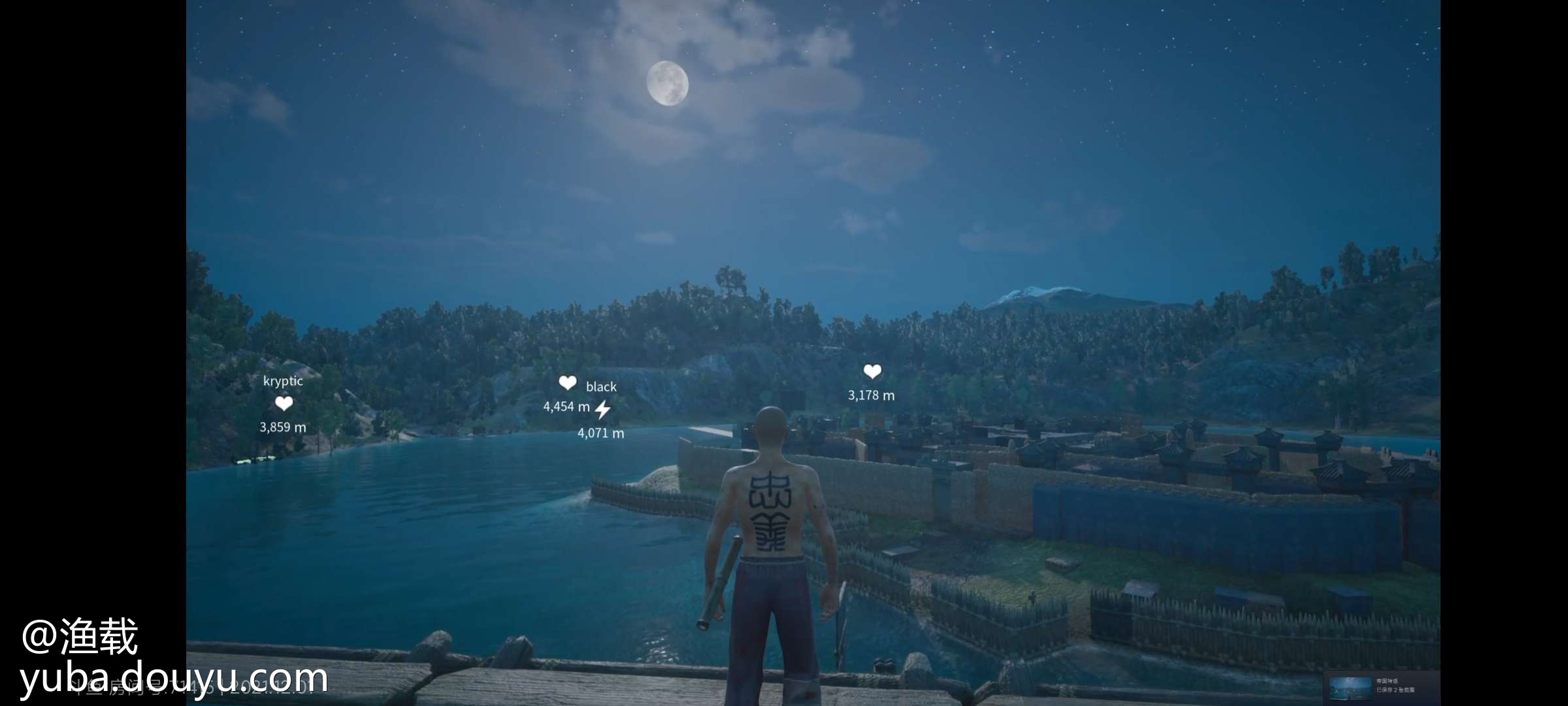Click the heart marker beside the black label
This screenshot has width=1568, height=706.
tap(567, 382)
